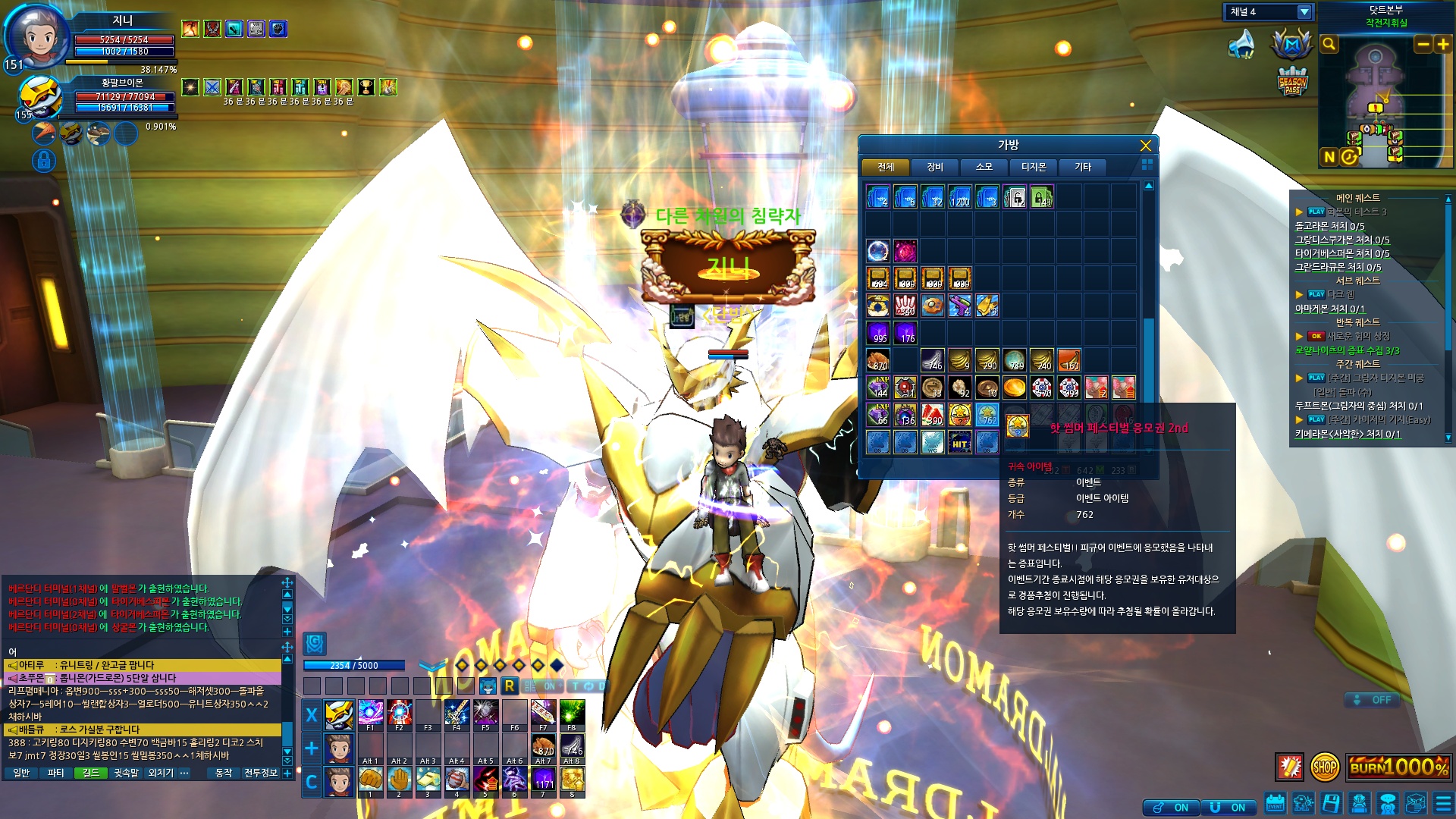Open the Season Pass icon
Viewport: 1456px width, 819px height.
click(1292, 82)
